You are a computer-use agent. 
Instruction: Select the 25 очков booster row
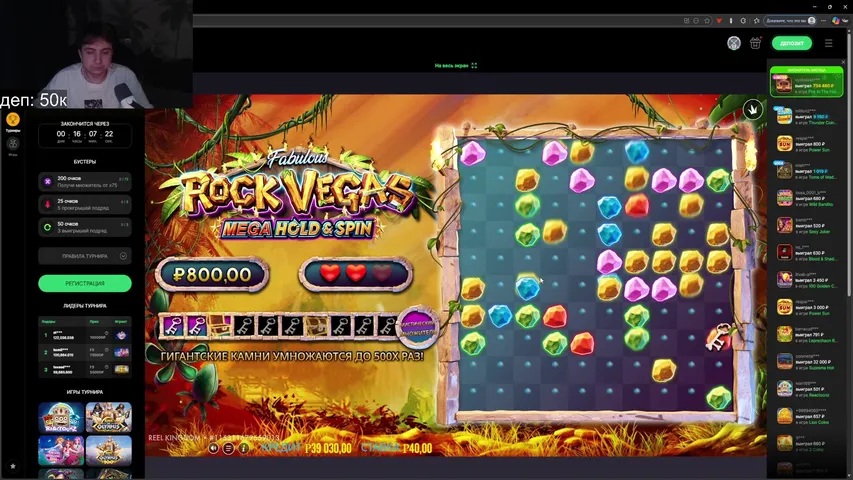[x=85, y=204]
